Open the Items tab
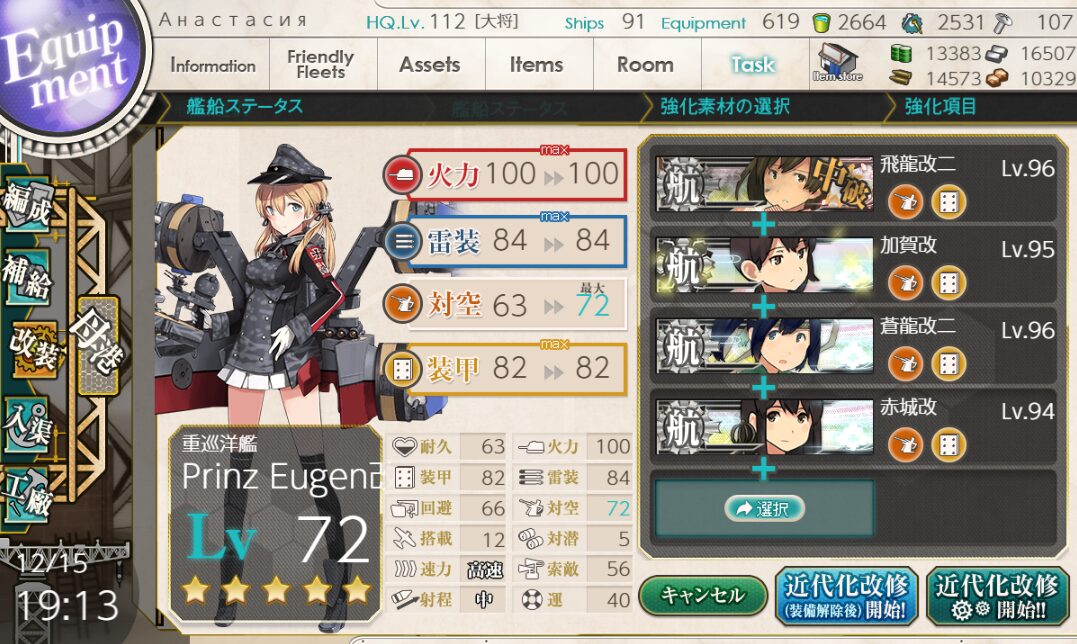 point(537,65)
